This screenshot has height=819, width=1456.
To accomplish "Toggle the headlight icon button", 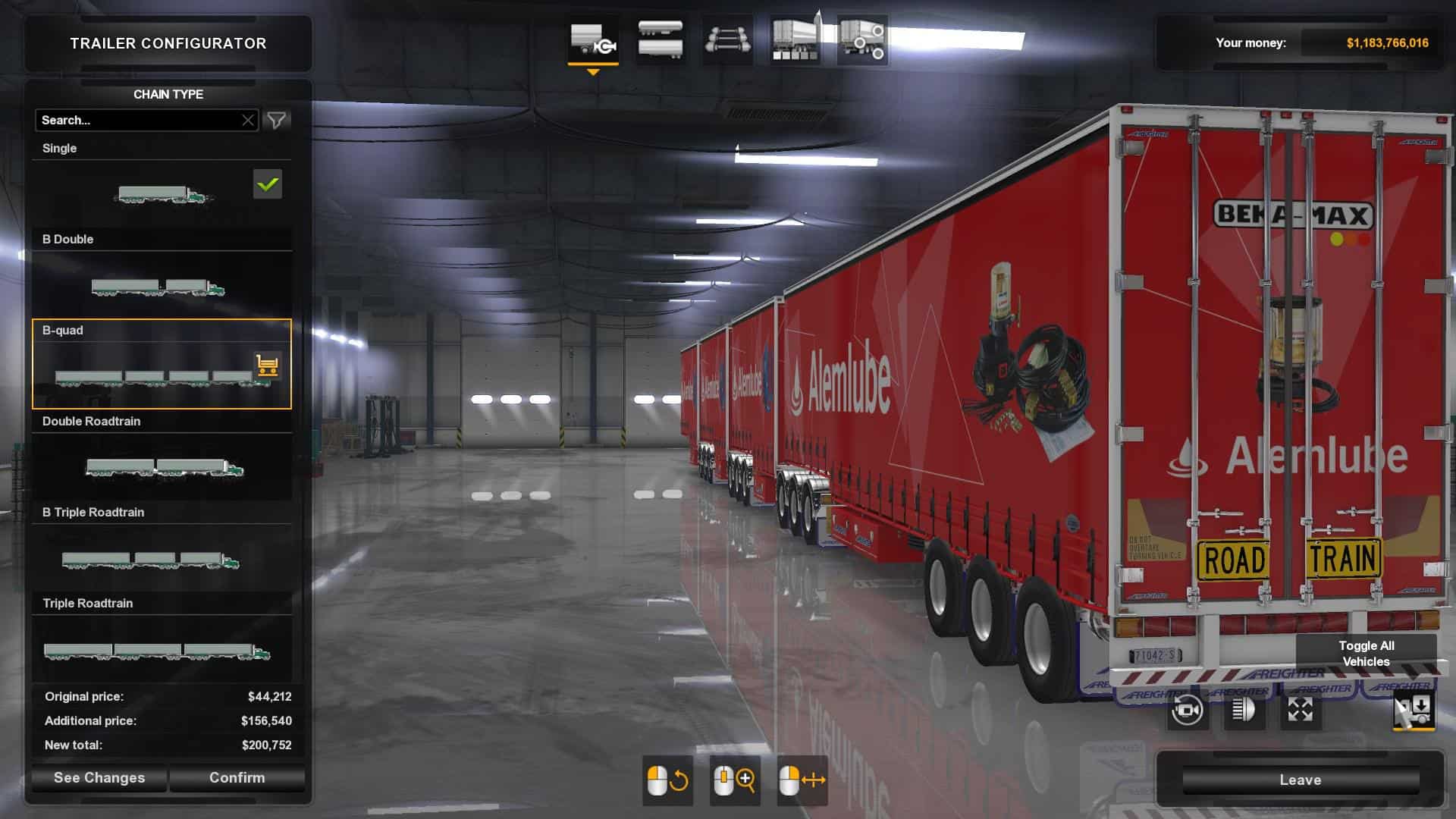I will point(1244,711).
